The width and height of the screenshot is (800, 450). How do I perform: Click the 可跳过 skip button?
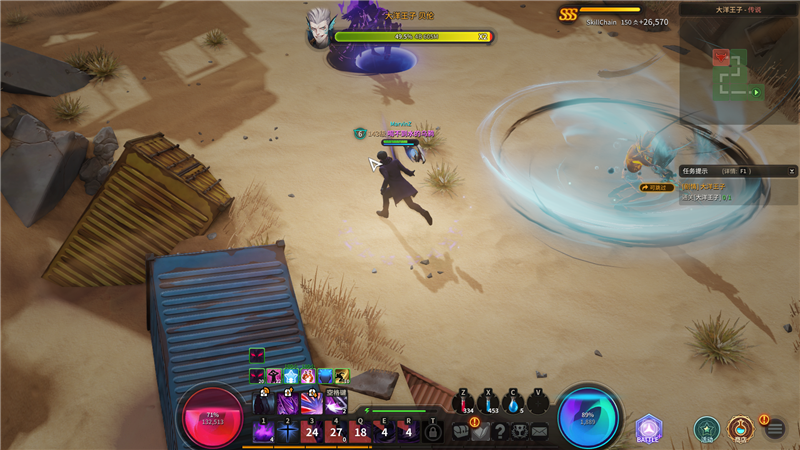(657, 186)
